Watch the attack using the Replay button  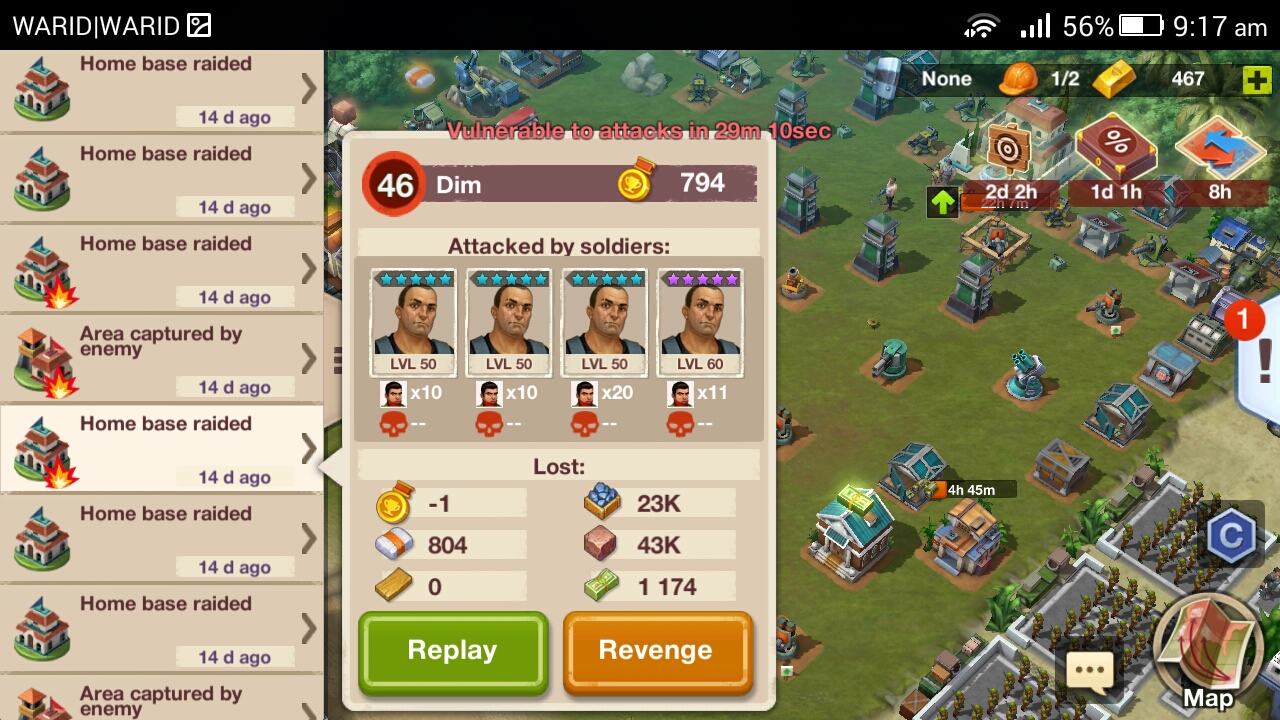coord(453,651)
